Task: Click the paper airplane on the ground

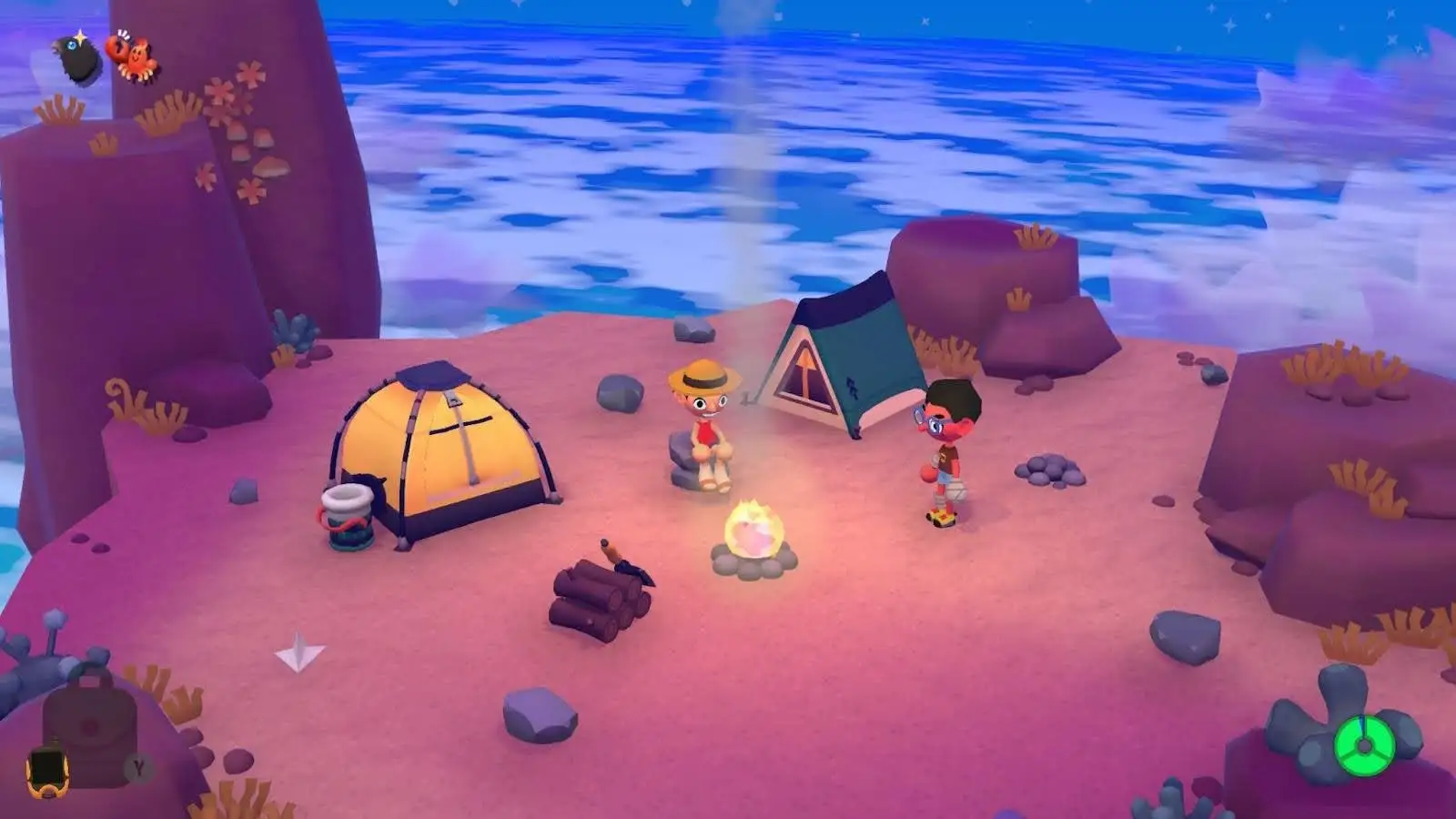Action: 297,652
